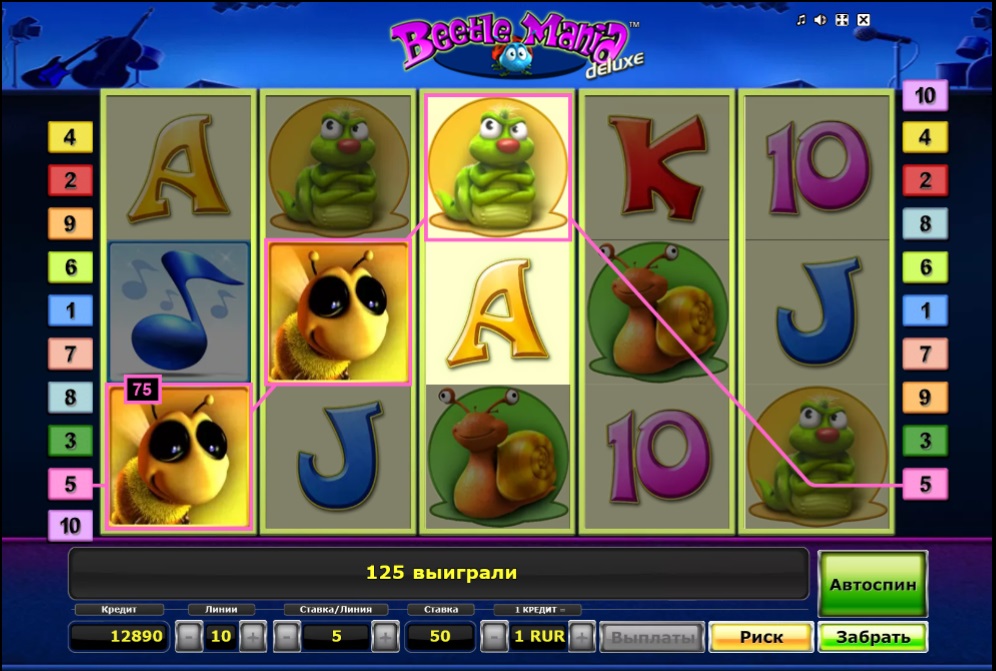Decrease the number of Линии
The image size is (996, 671).
(187, 637)
